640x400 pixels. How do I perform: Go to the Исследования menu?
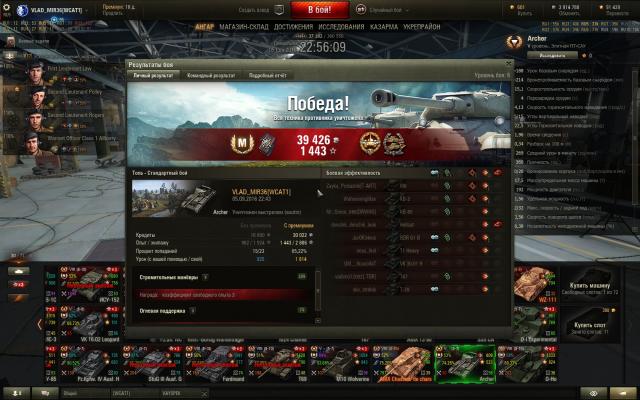[346, 29]
